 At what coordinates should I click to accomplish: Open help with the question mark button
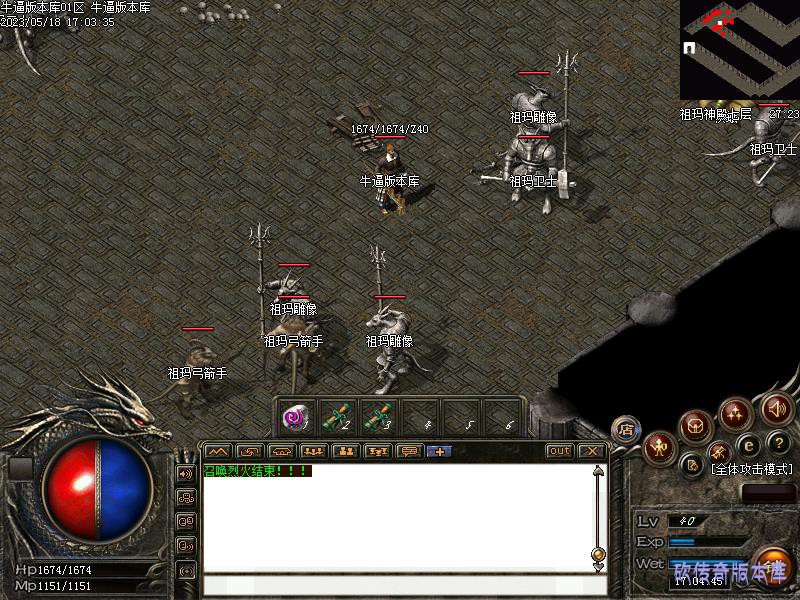pos(778,443)
